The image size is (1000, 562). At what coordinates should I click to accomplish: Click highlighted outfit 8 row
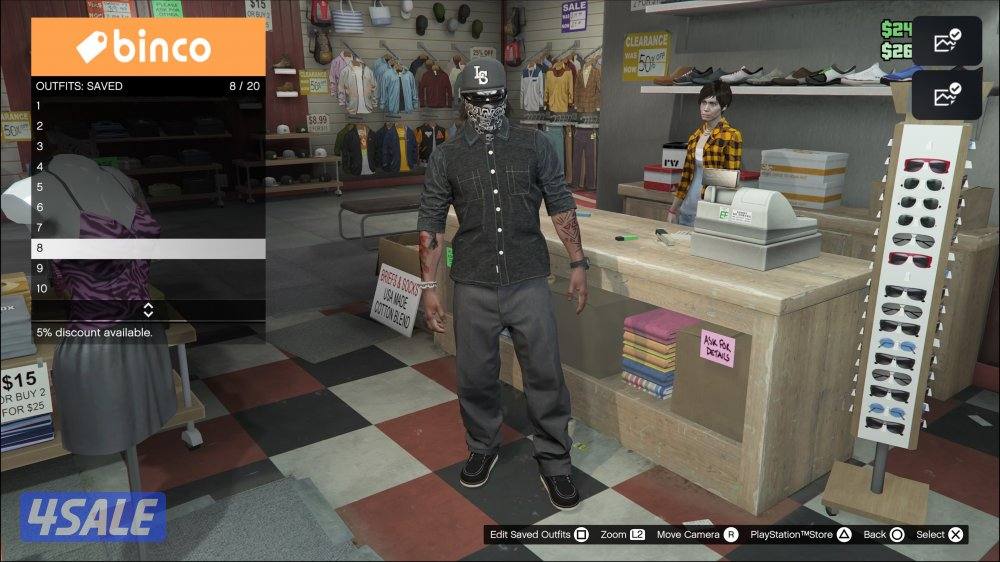[x=148, y=248]
